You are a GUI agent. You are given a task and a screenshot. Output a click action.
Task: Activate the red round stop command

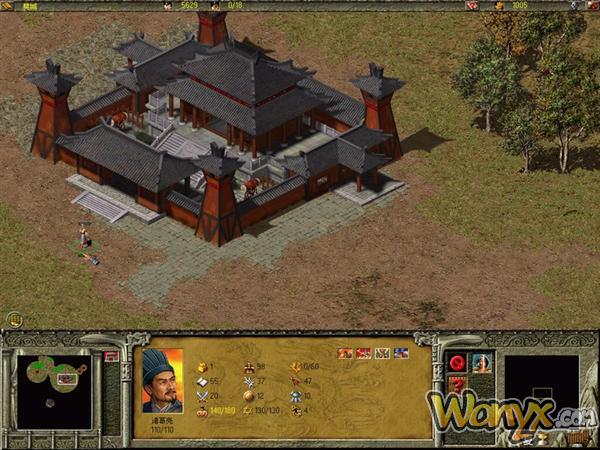pos(458,362)
